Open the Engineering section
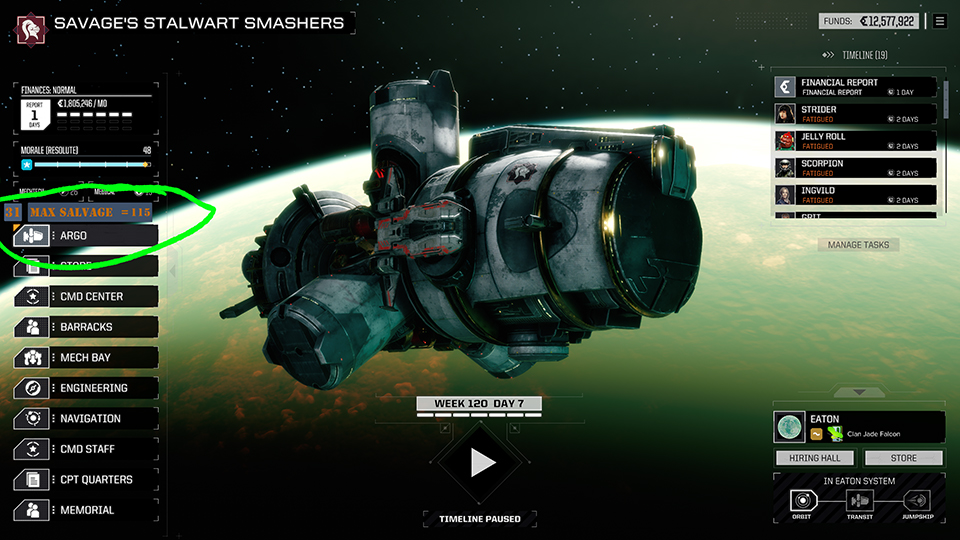Screen dimensions: 960x540 pyautogui.click(x=86, y=388)
